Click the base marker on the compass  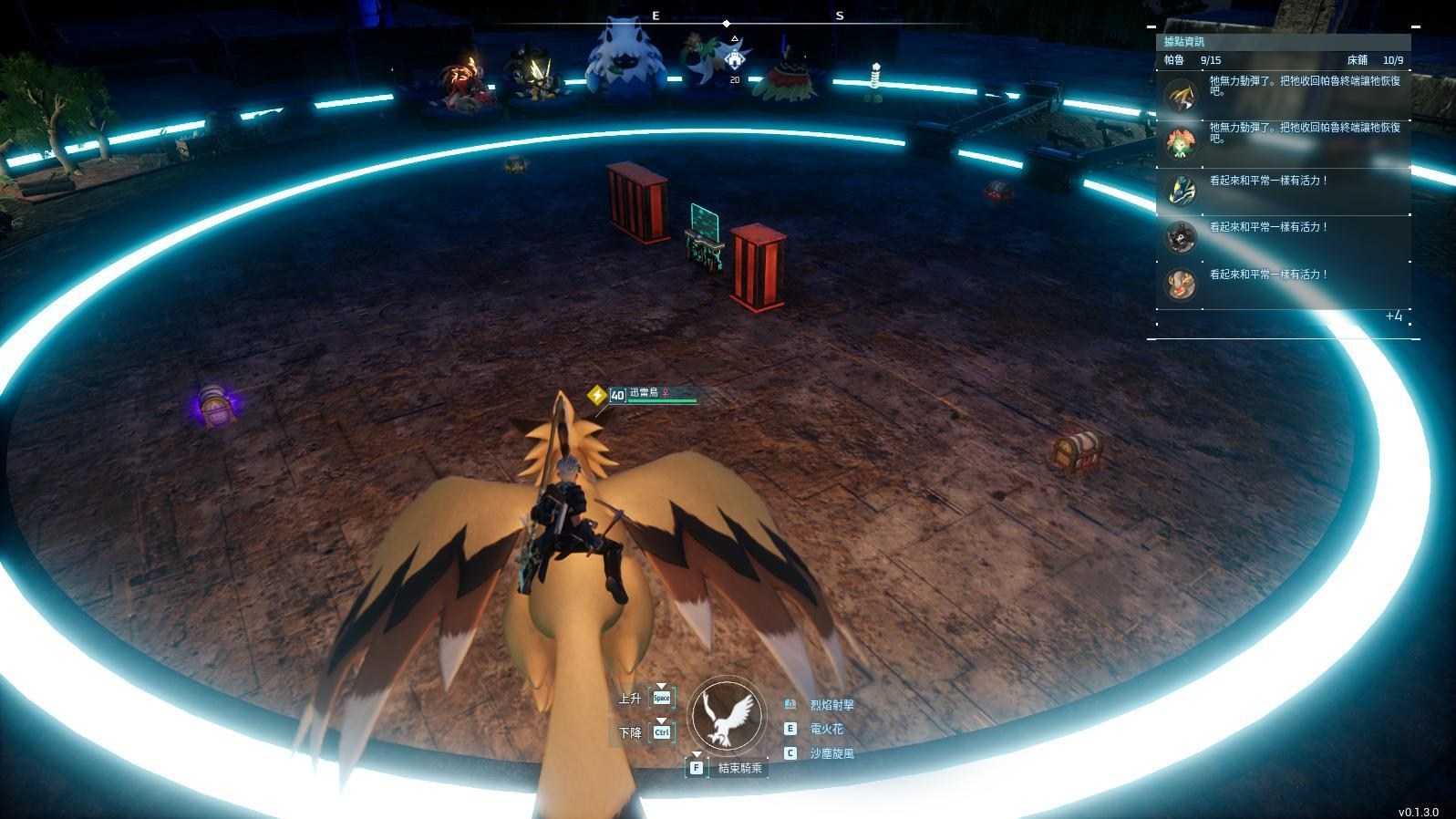coord(735,58)
